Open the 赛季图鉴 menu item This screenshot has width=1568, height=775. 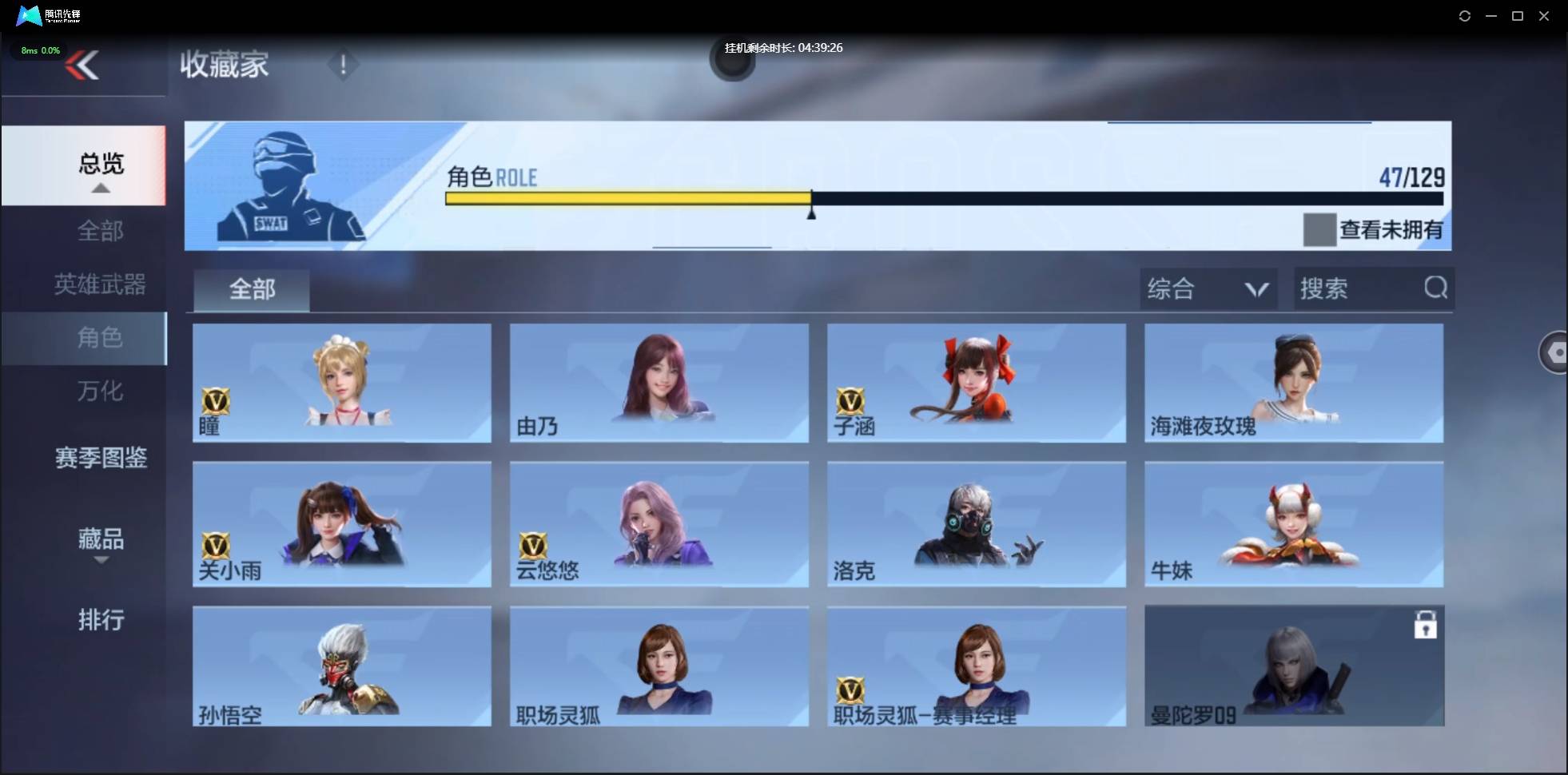(x=100, y=458)
